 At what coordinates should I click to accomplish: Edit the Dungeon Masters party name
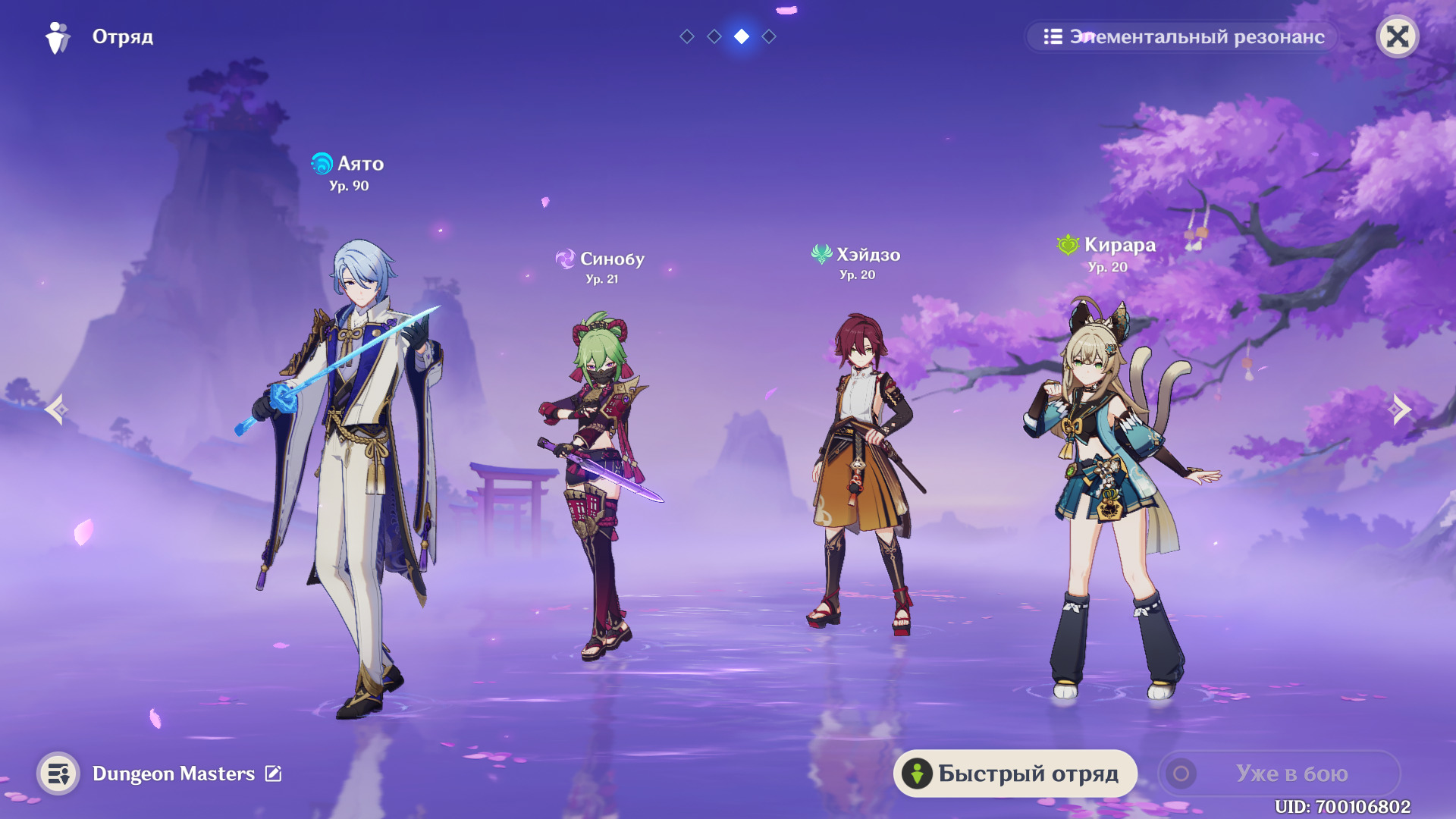click(x=273, y=773)
